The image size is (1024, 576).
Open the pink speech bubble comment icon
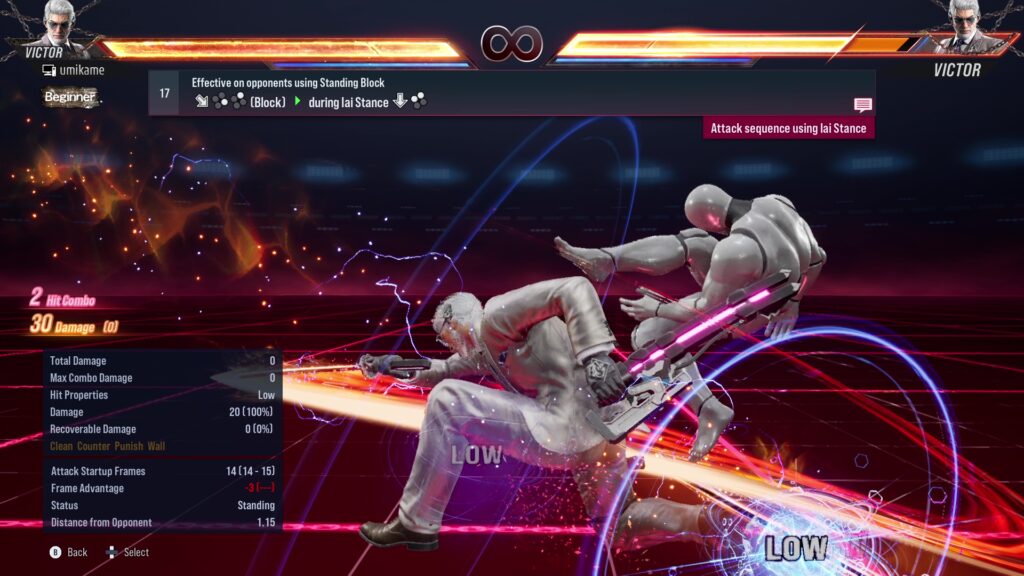click(x=862, y=104)
